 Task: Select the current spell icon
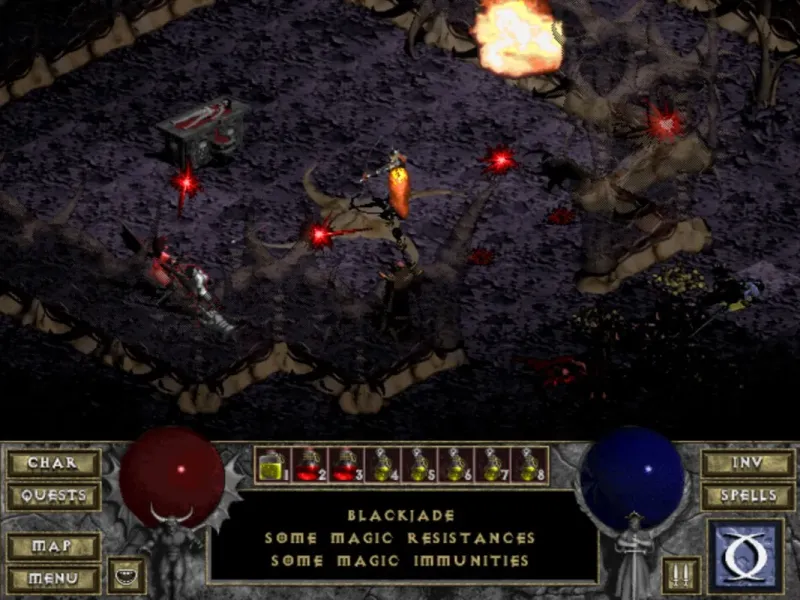pos(746,555)
